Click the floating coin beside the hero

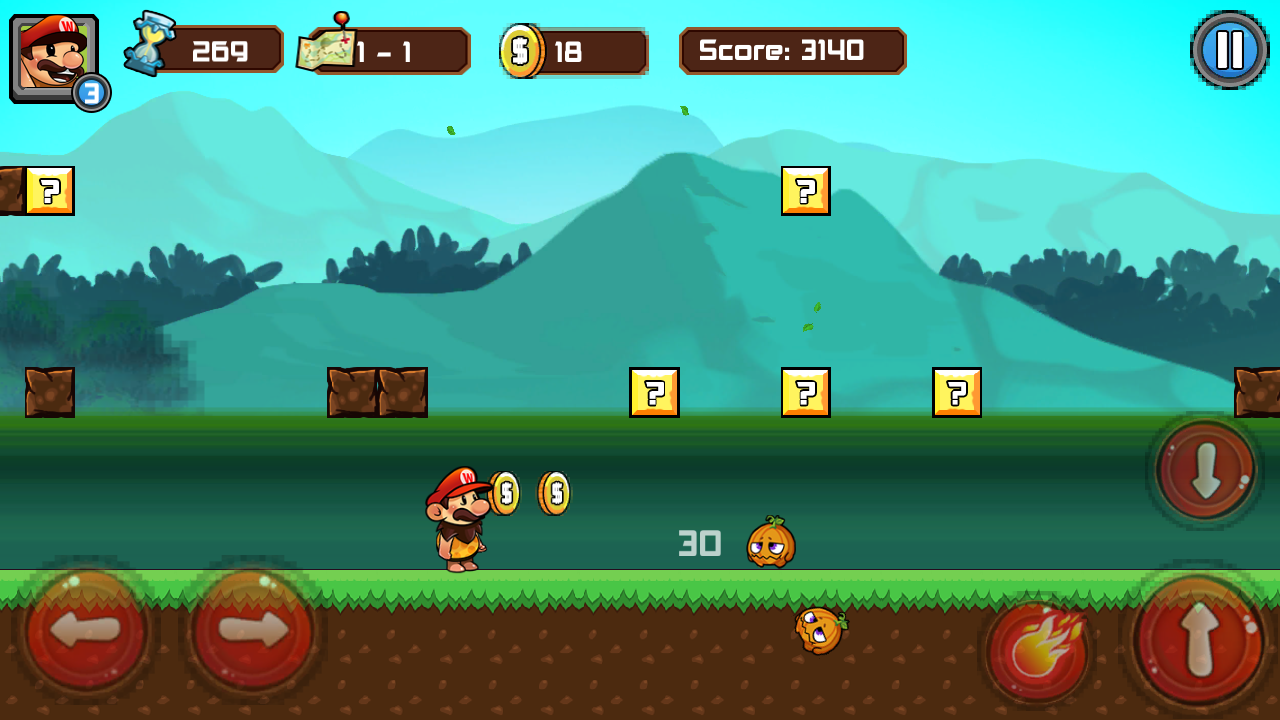(506, 491)
